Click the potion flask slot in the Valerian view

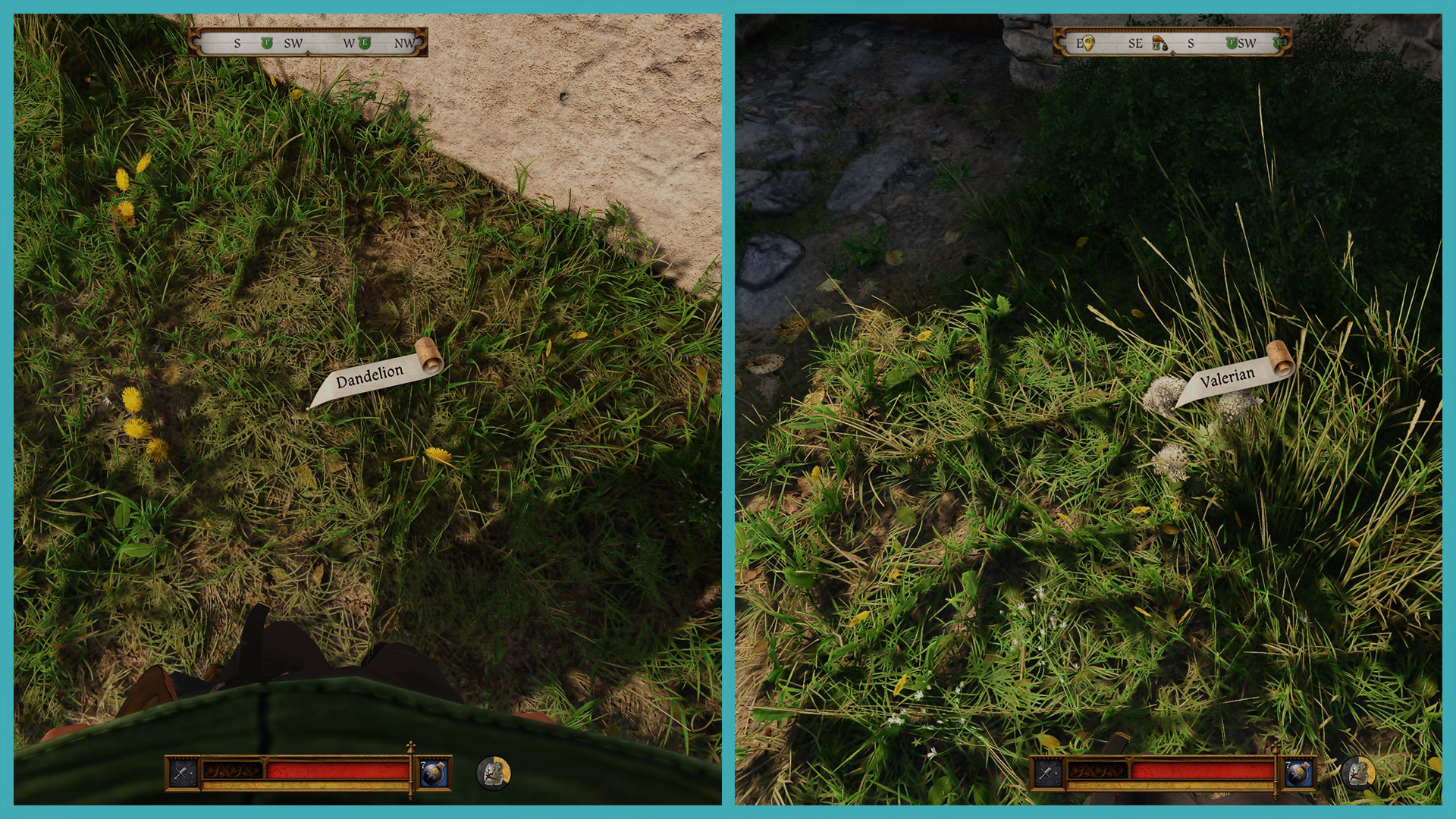click(1299, 773)
